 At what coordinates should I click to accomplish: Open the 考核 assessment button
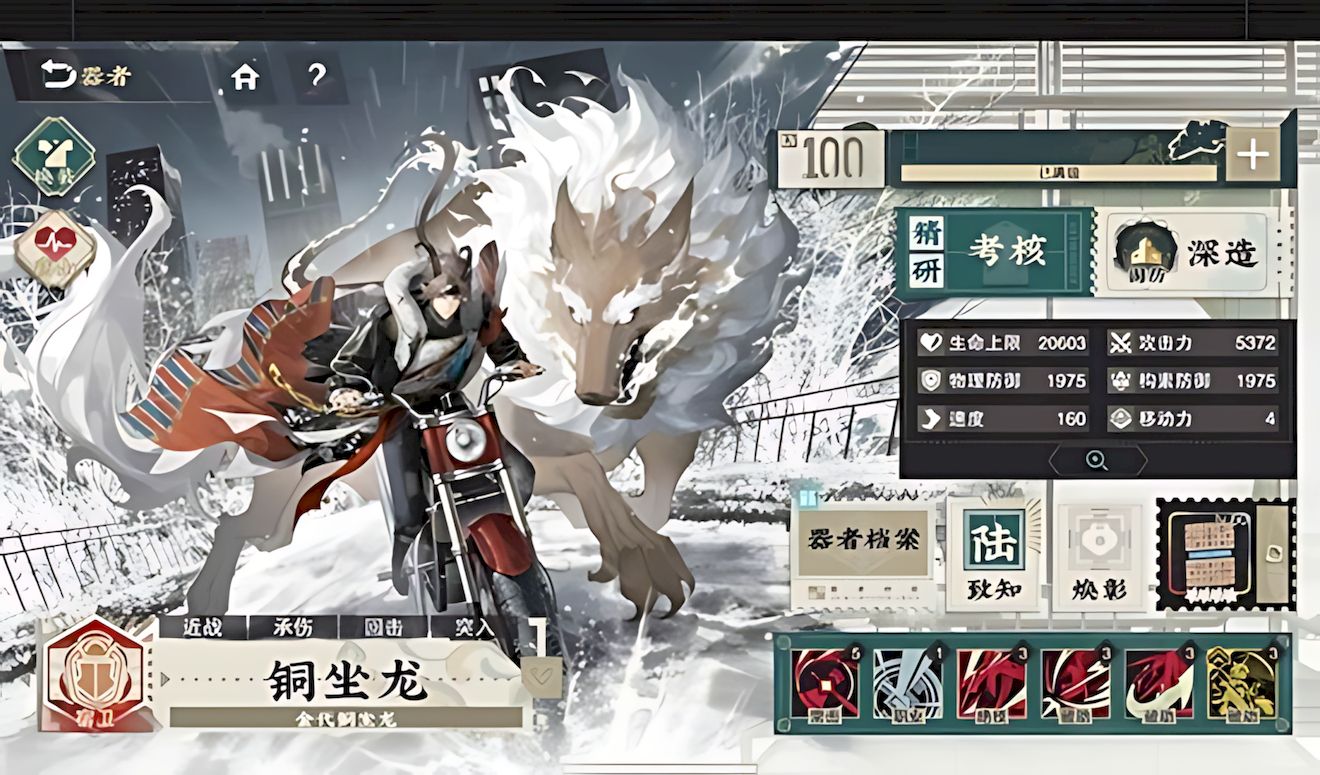coord(995,252)
